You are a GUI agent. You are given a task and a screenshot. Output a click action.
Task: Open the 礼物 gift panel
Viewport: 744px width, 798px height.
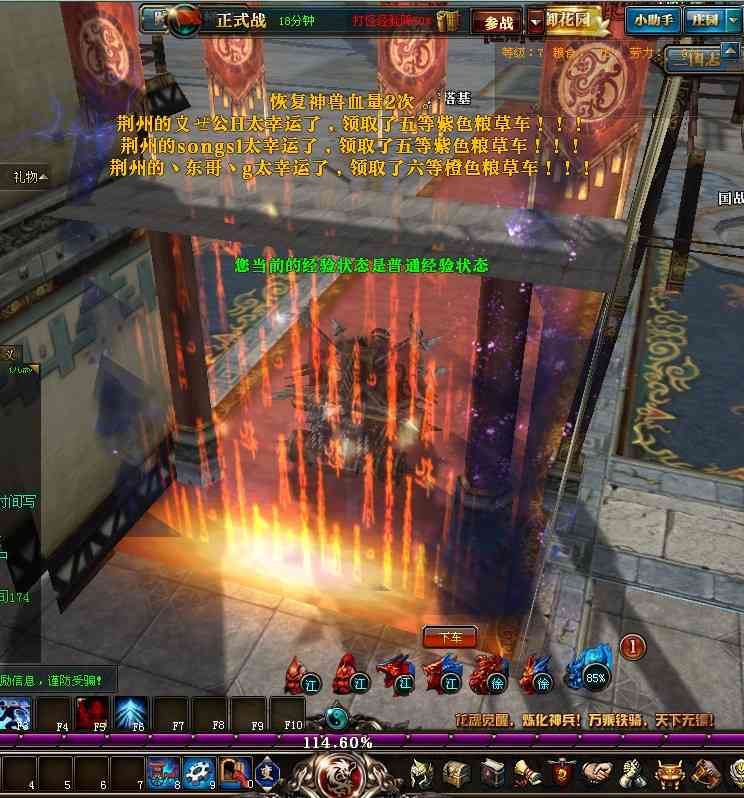coord(25,177)
